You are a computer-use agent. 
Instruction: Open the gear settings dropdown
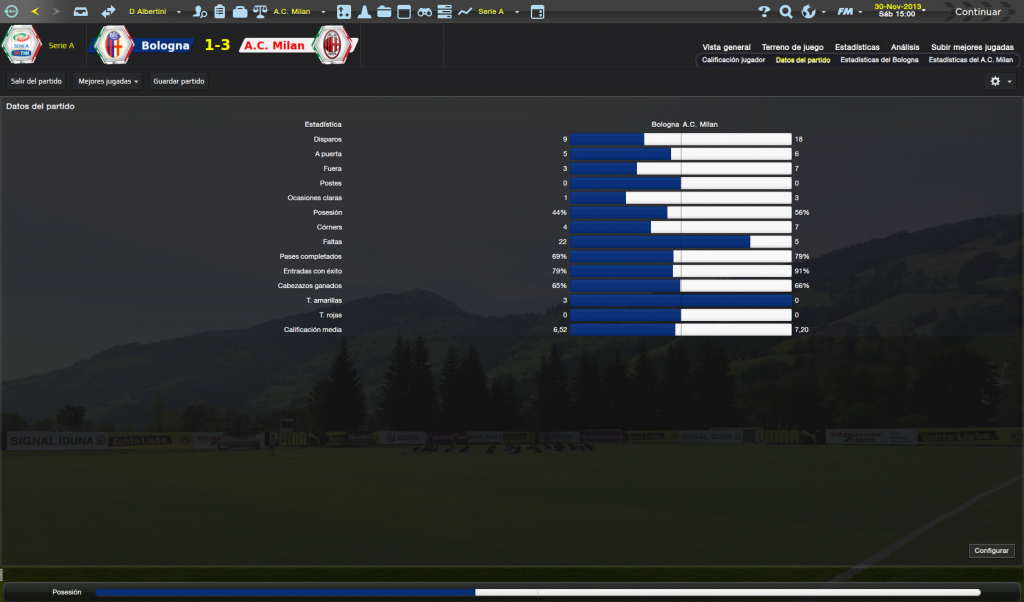1000,81
